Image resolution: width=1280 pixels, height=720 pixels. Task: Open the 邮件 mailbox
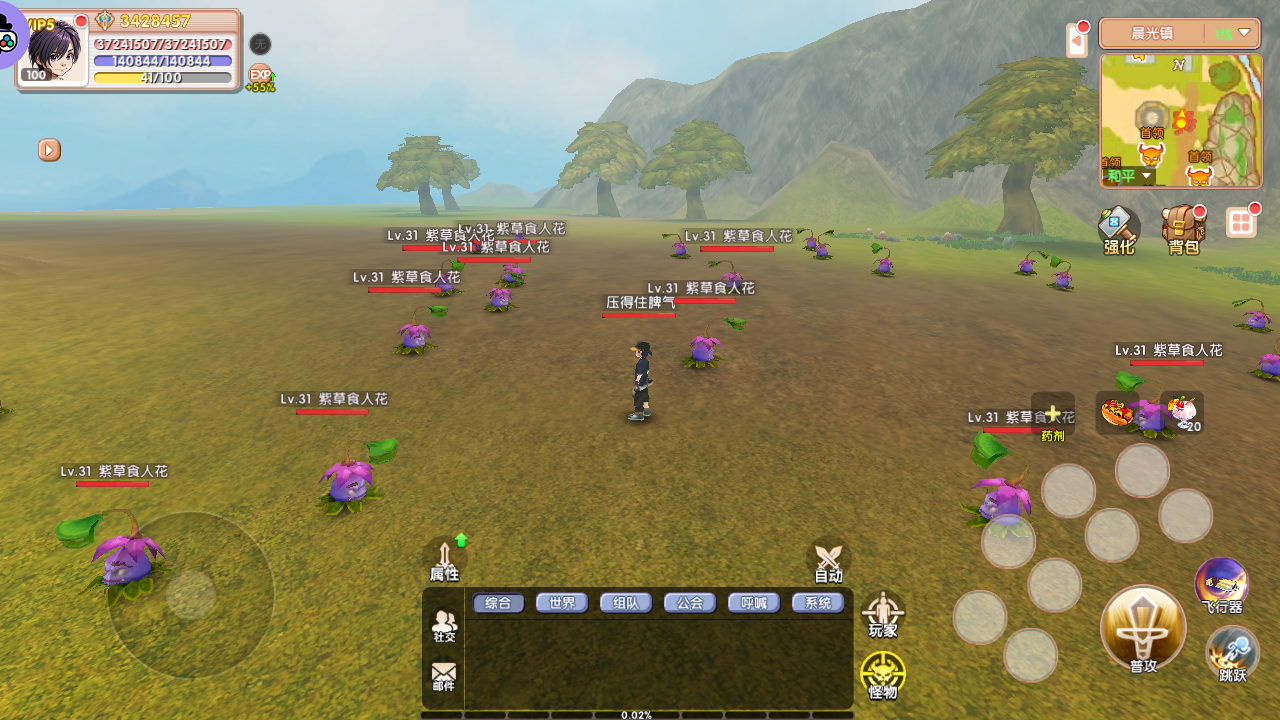click(444, 676)
